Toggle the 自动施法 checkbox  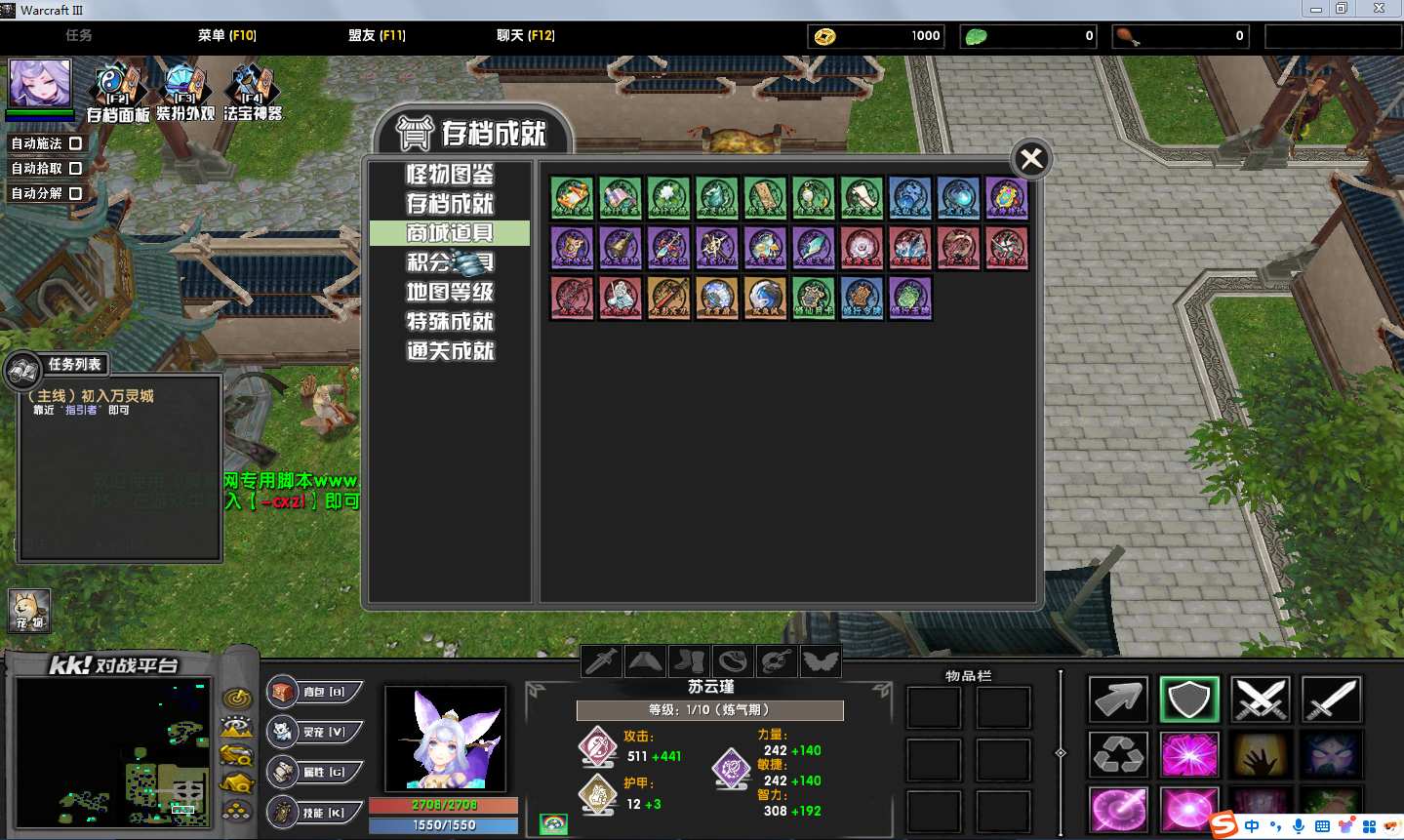75,143
